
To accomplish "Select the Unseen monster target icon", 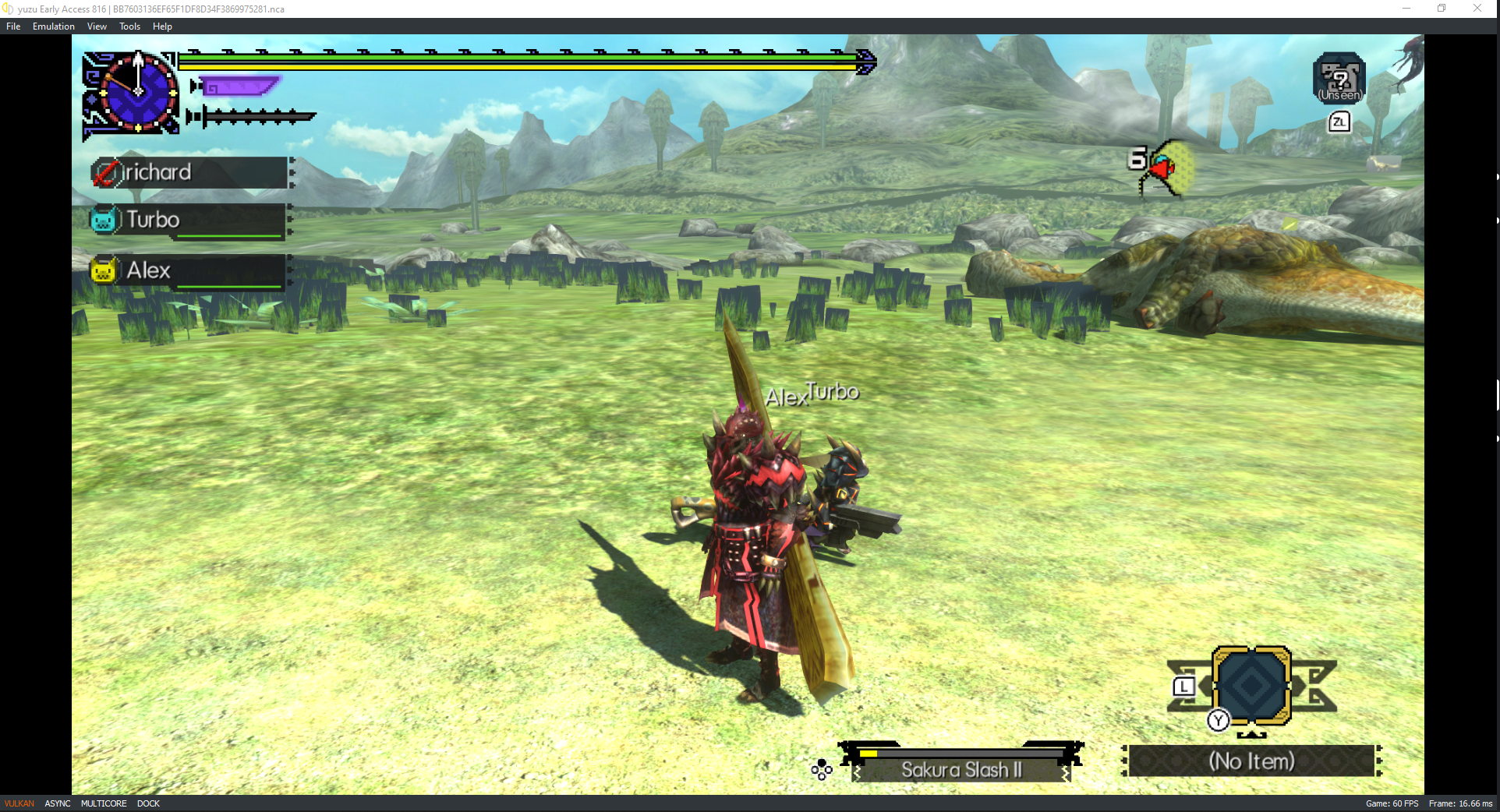I will [x=1339, y=79].
